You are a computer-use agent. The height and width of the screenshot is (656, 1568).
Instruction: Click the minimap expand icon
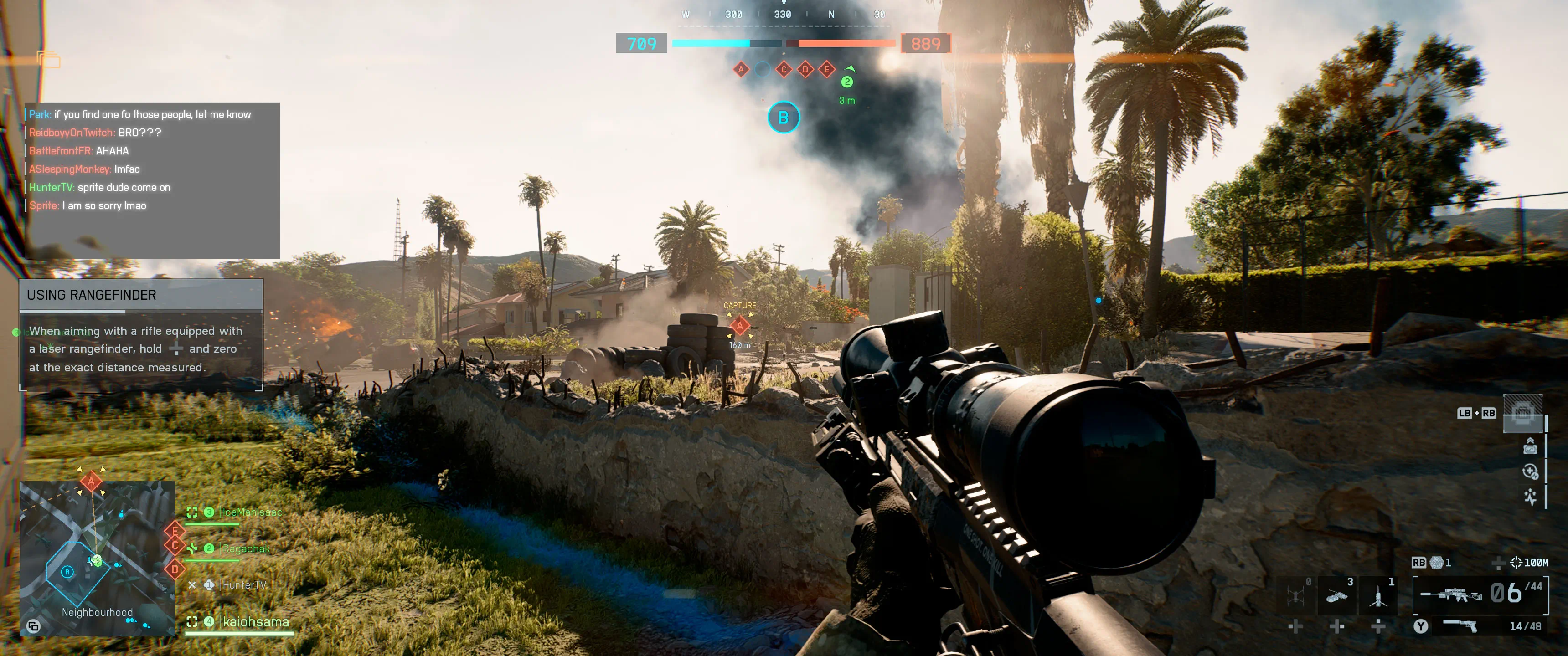click(x=33, y=625)
